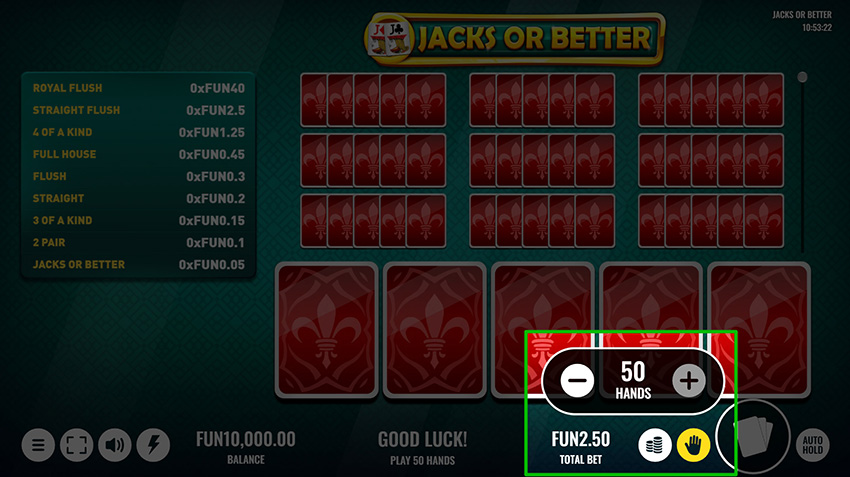The height and width of the screenshot is (477, 850).
Task: Increase the number of hands
Action: [x=688, y=380]
